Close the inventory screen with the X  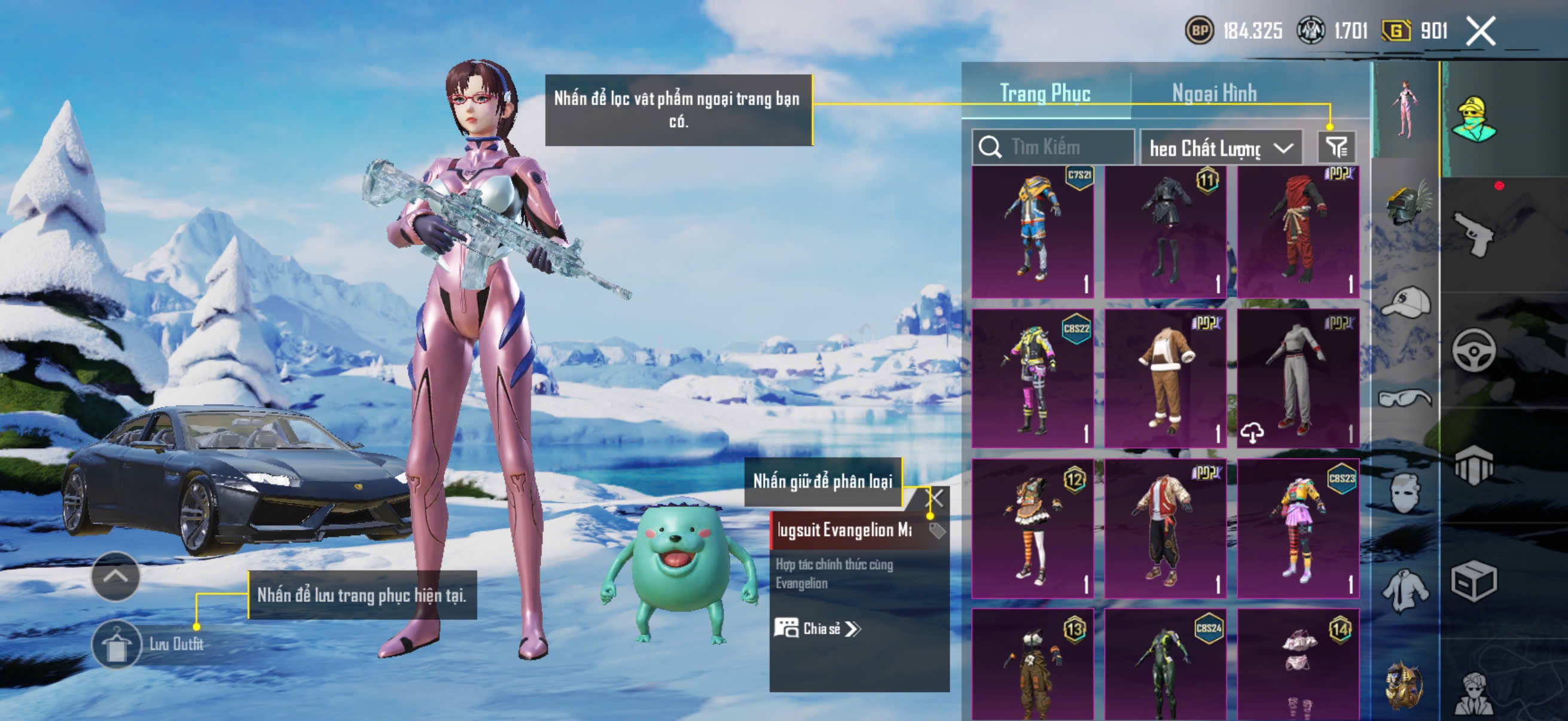[1480, 31]
